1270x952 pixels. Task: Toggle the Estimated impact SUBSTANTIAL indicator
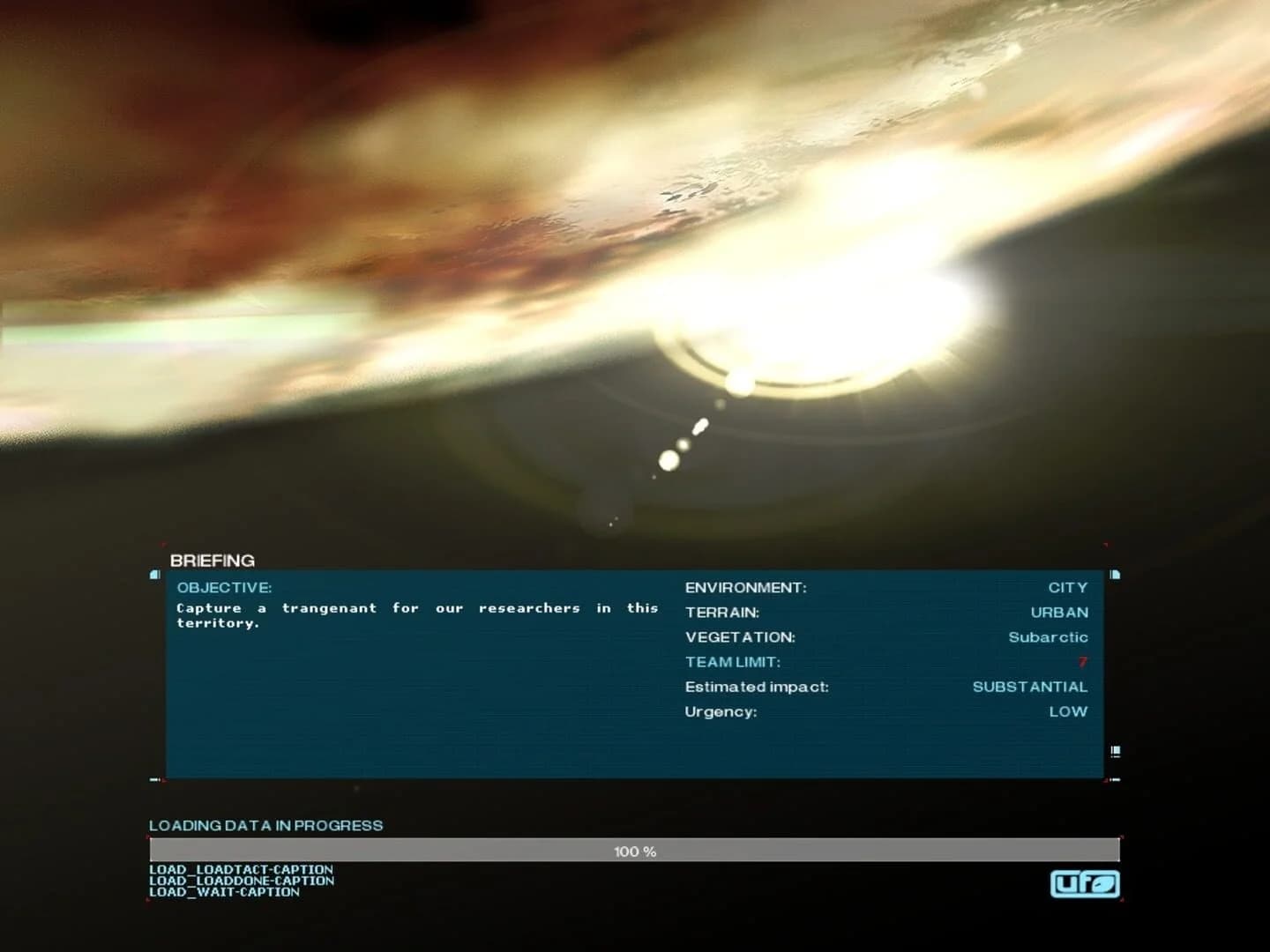coord(1030,687)
